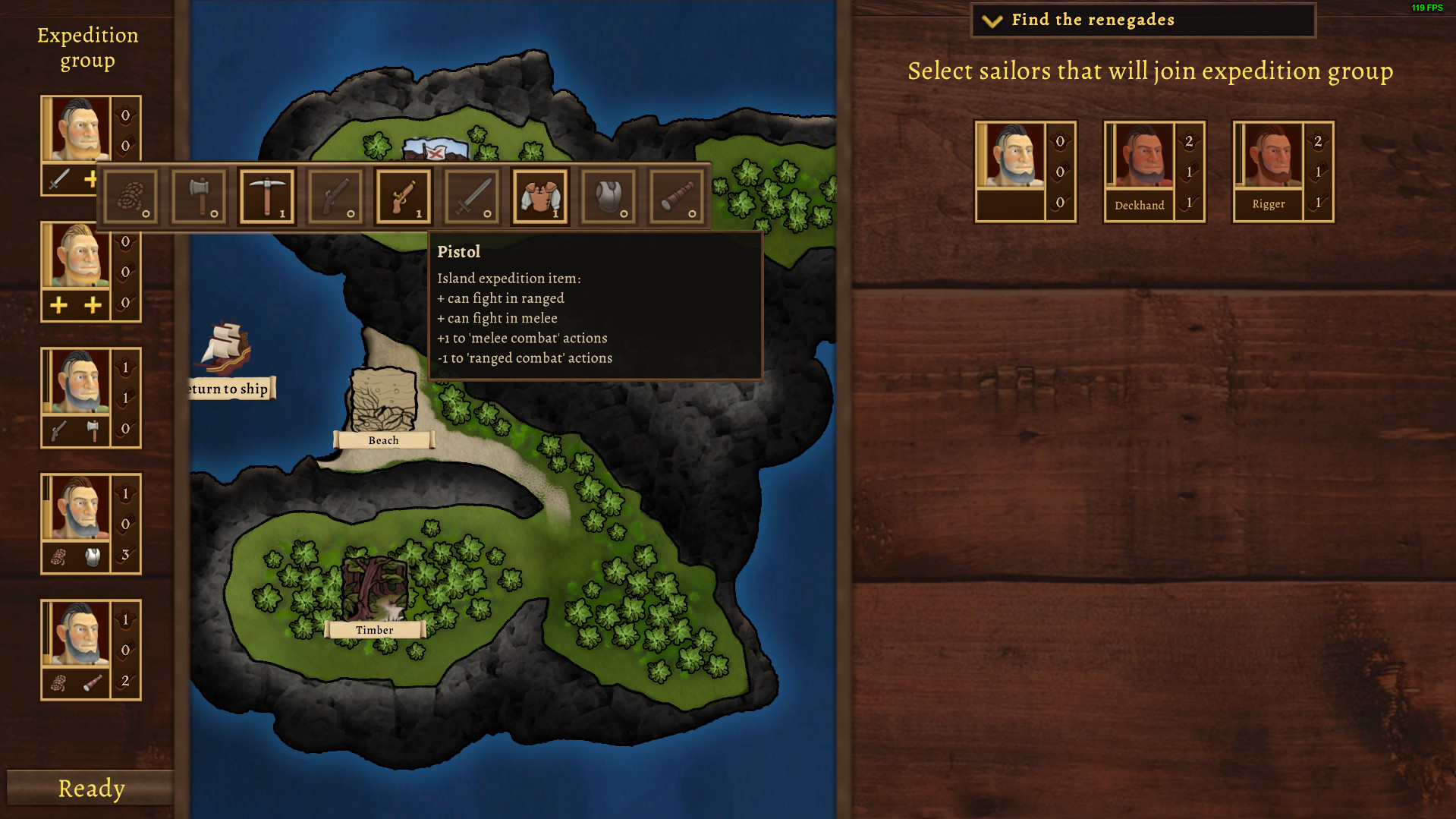Choose the rope coil item

coord(131,196)
